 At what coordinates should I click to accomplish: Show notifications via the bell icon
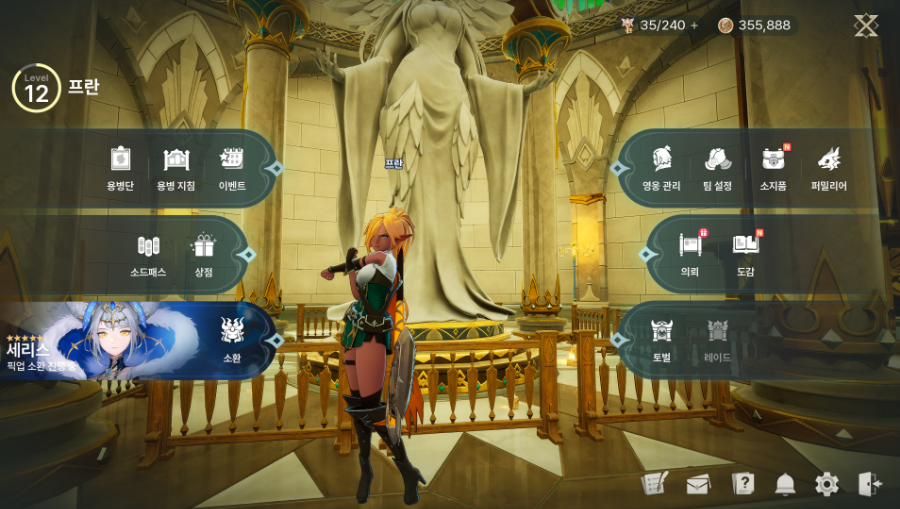pyautogui.click(x=785, y=485)
